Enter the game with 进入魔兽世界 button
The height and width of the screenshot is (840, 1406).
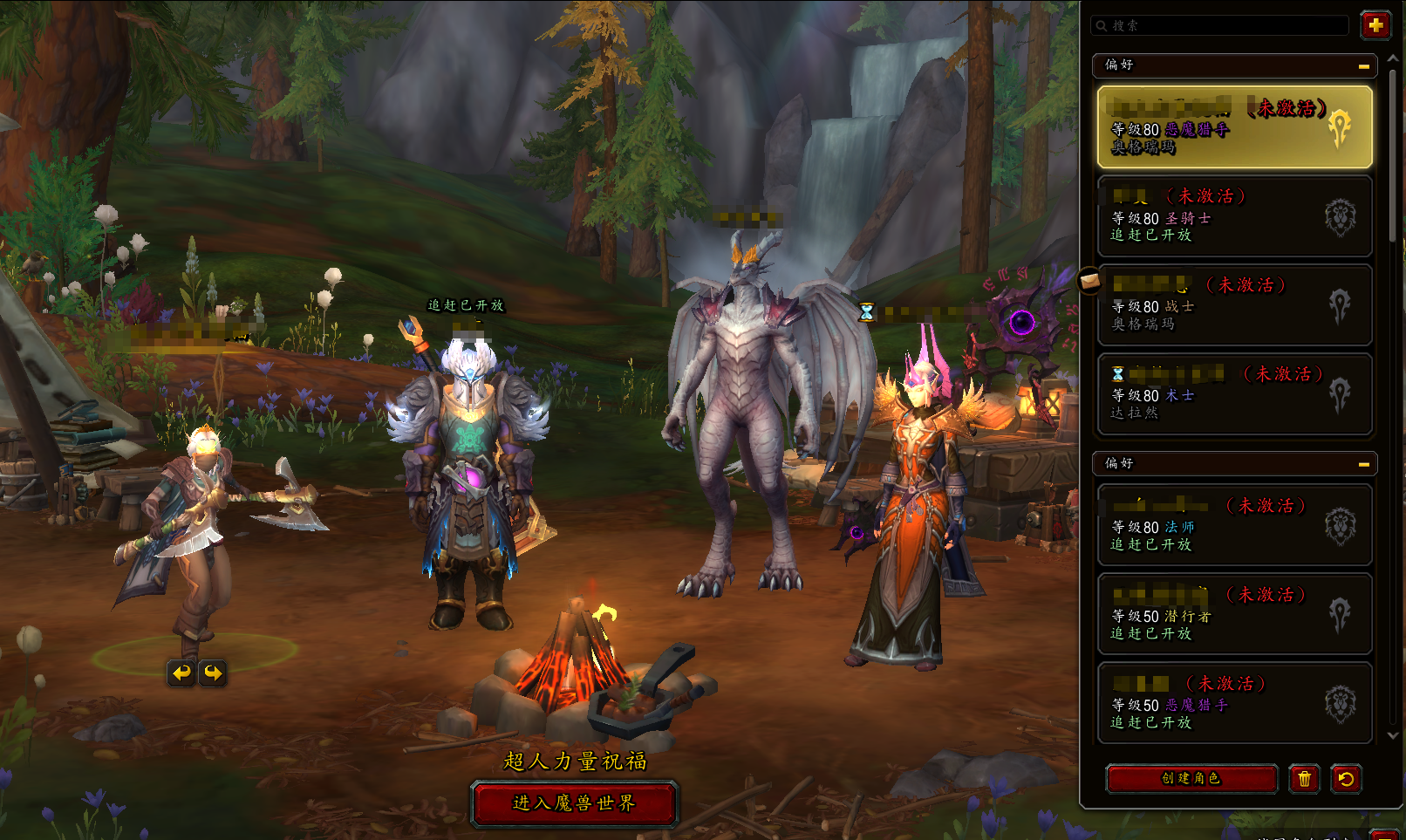point(574,803)
